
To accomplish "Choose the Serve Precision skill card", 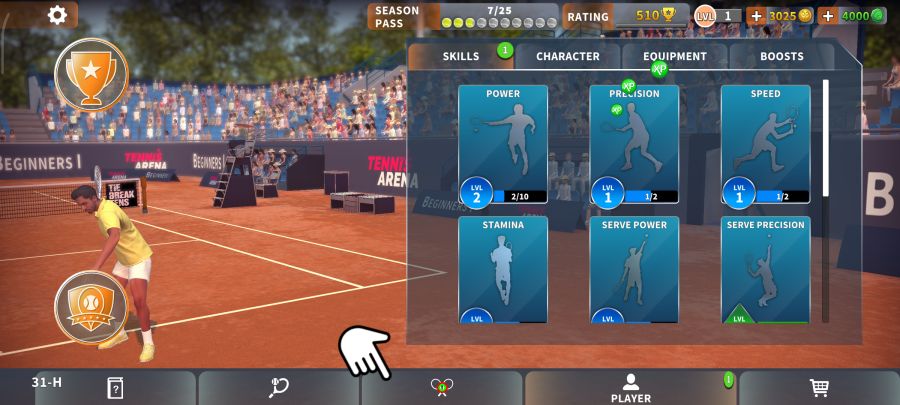I will tap(765, 269).
